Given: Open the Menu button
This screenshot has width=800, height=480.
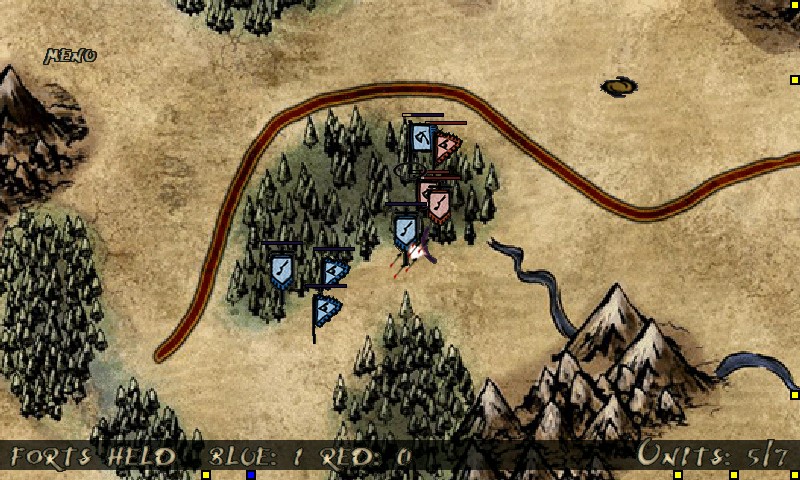Looking at the screenshot, I should pos(70,56).
